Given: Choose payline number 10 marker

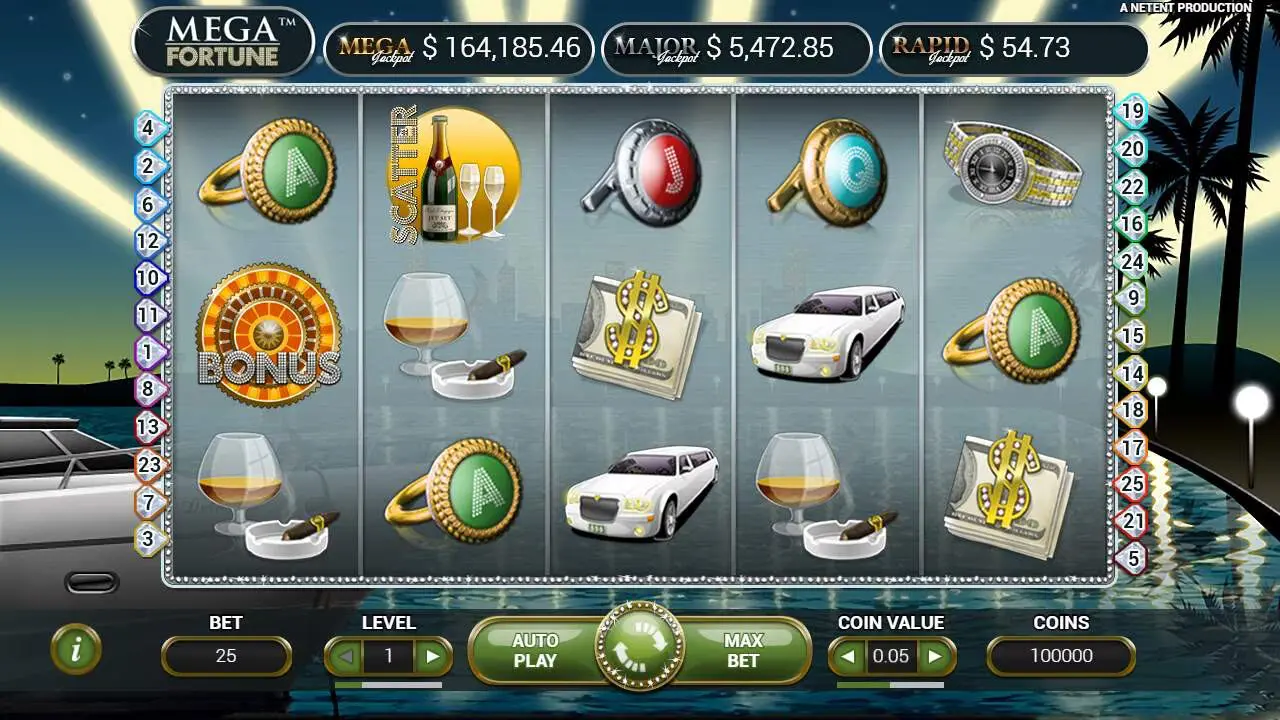Looking at the screenshot, I should pyautogui.click(x=148, y=278).
